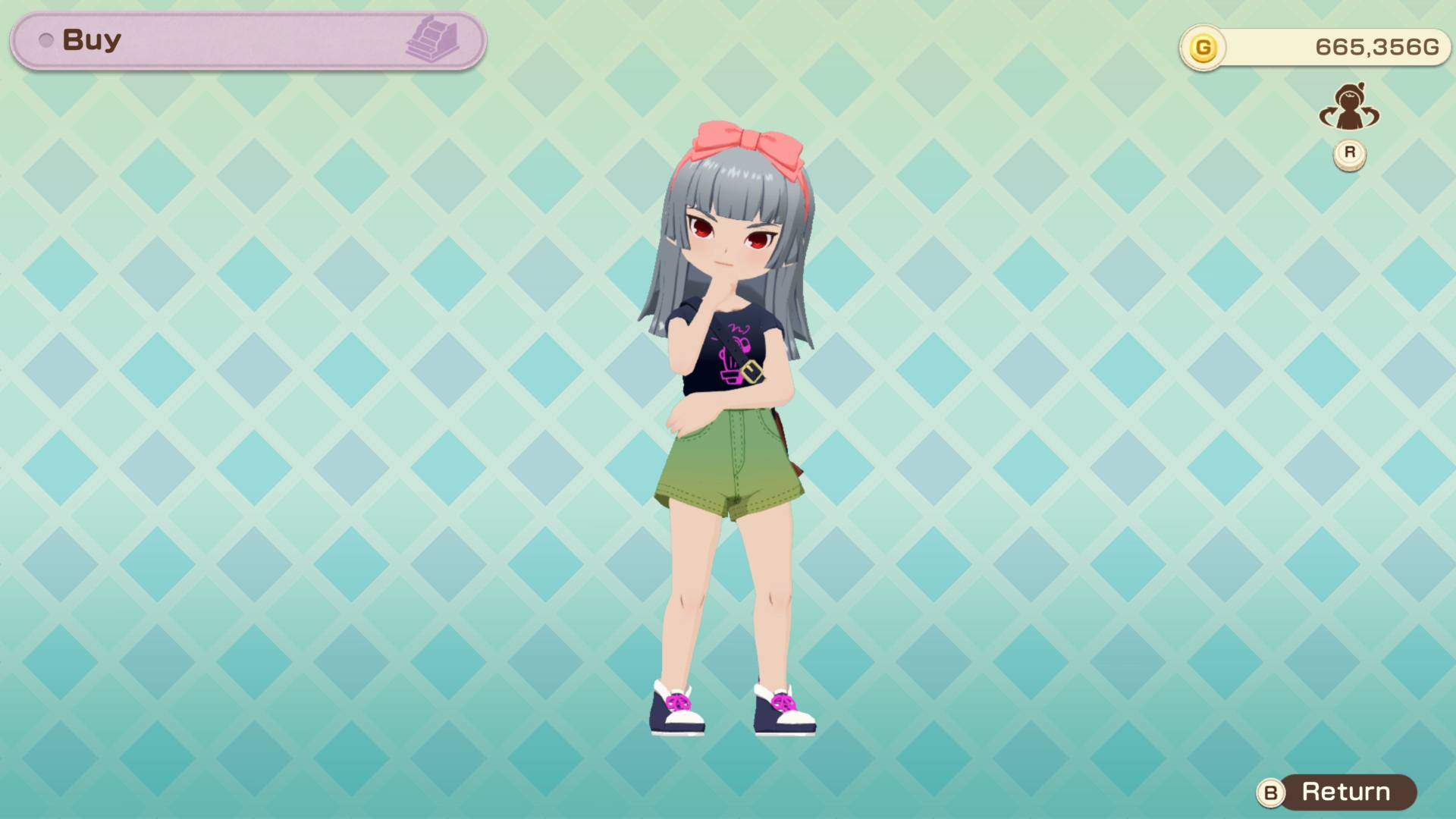The height and width of the screenshot is (819, 1456).
Task: Expand the Buy shop banner
Action: pos(243,41)
